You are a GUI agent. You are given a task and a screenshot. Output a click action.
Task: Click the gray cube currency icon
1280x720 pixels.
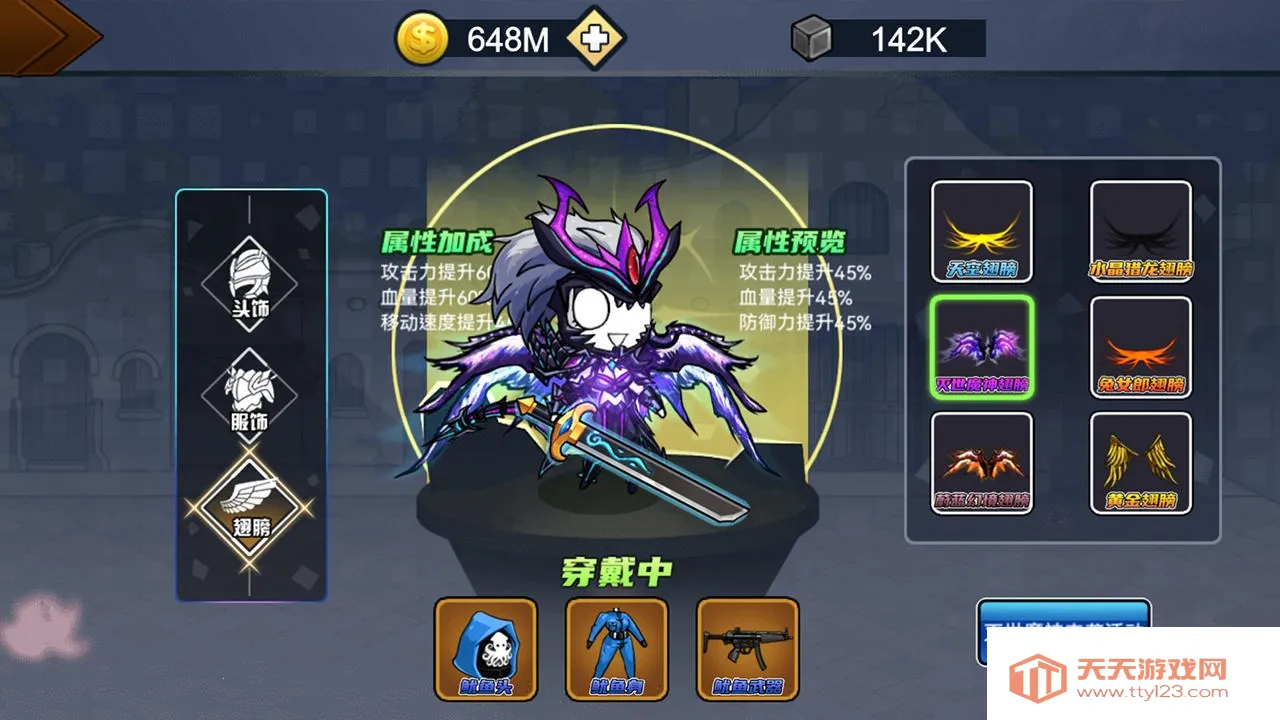810,36
